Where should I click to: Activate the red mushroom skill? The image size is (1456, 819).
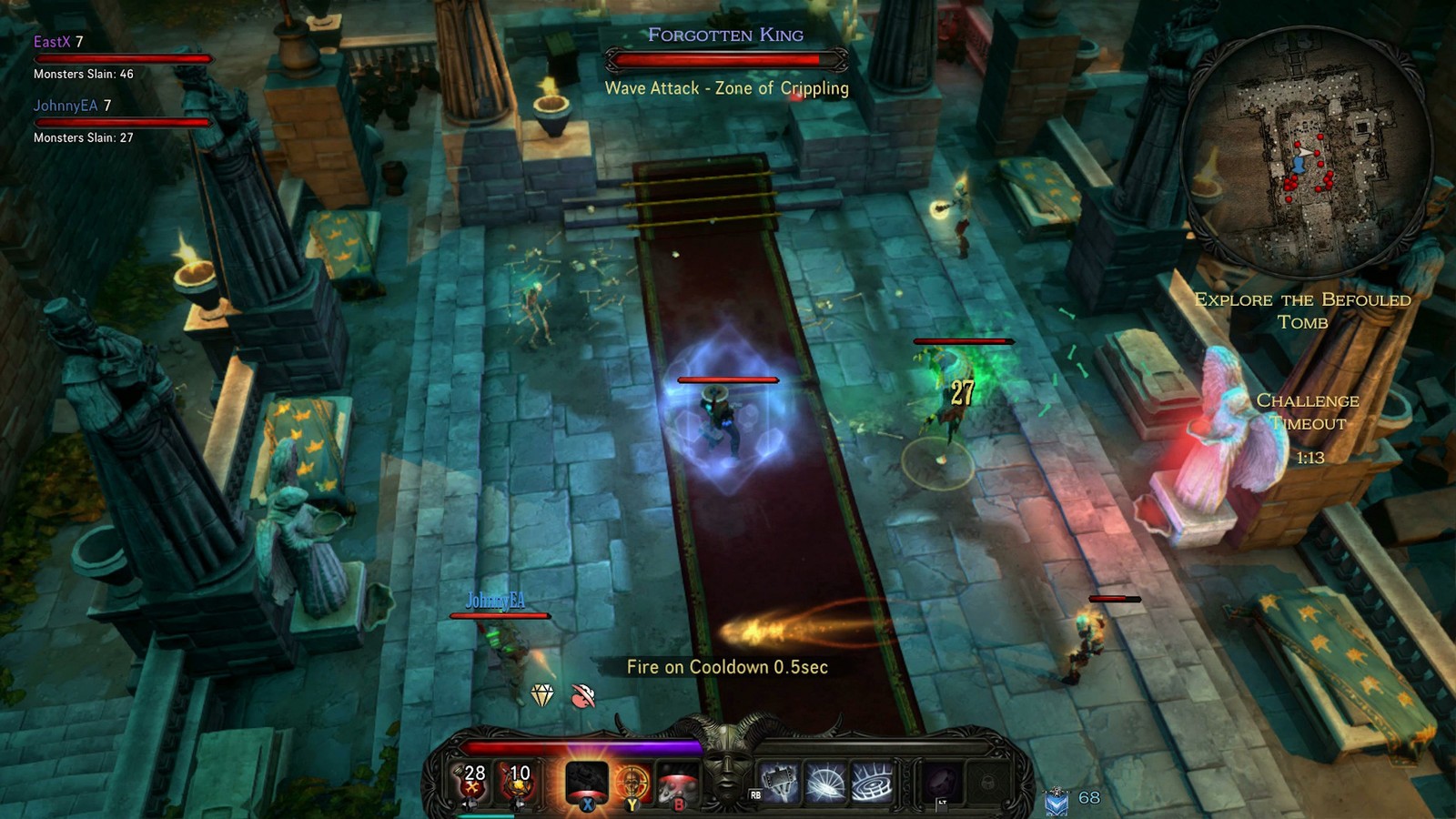[x=676, y=781]
